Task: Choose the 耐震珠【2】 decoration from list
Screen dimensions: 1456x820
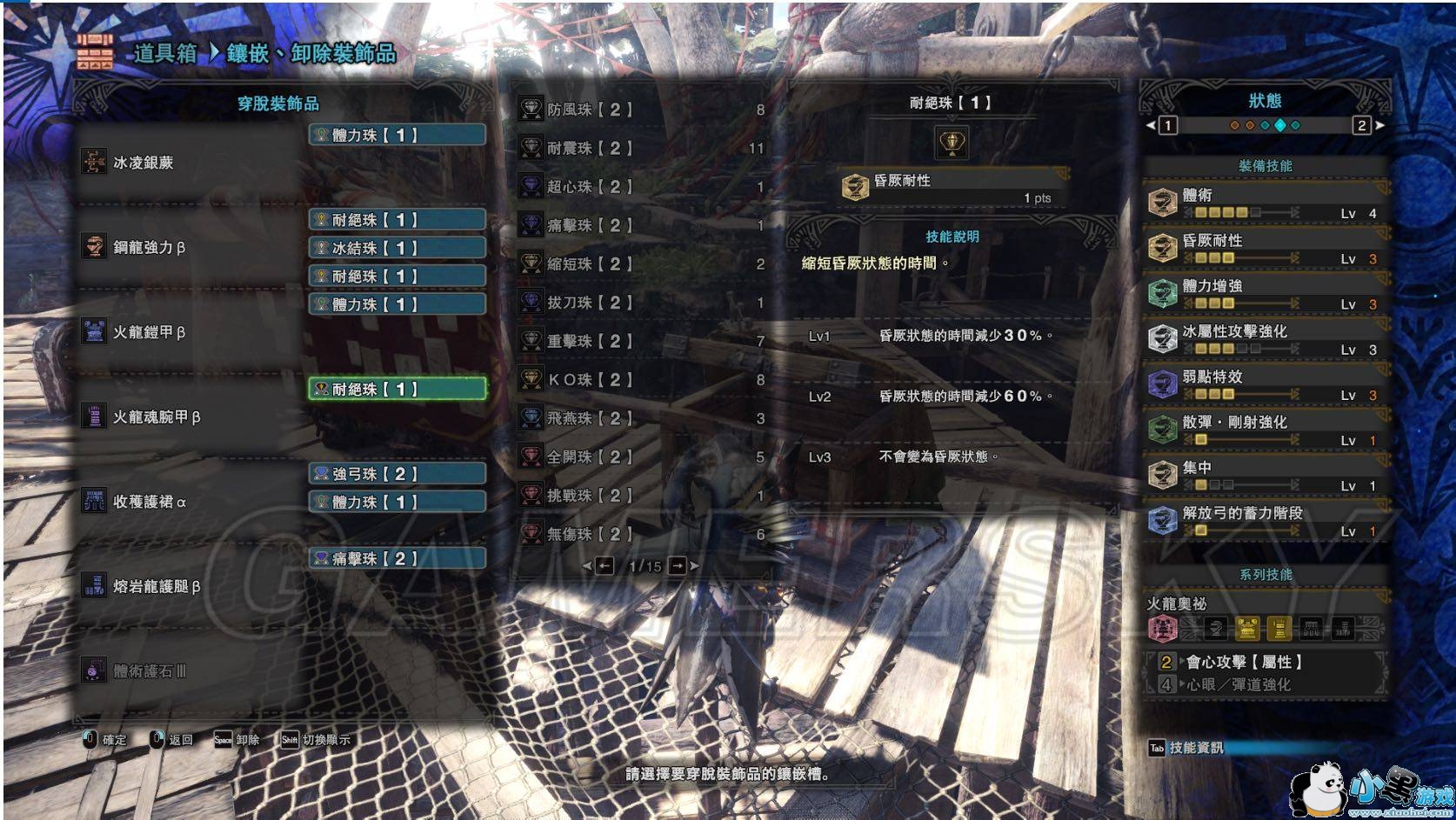Action: pyautogui.click(x=642, y=149)
